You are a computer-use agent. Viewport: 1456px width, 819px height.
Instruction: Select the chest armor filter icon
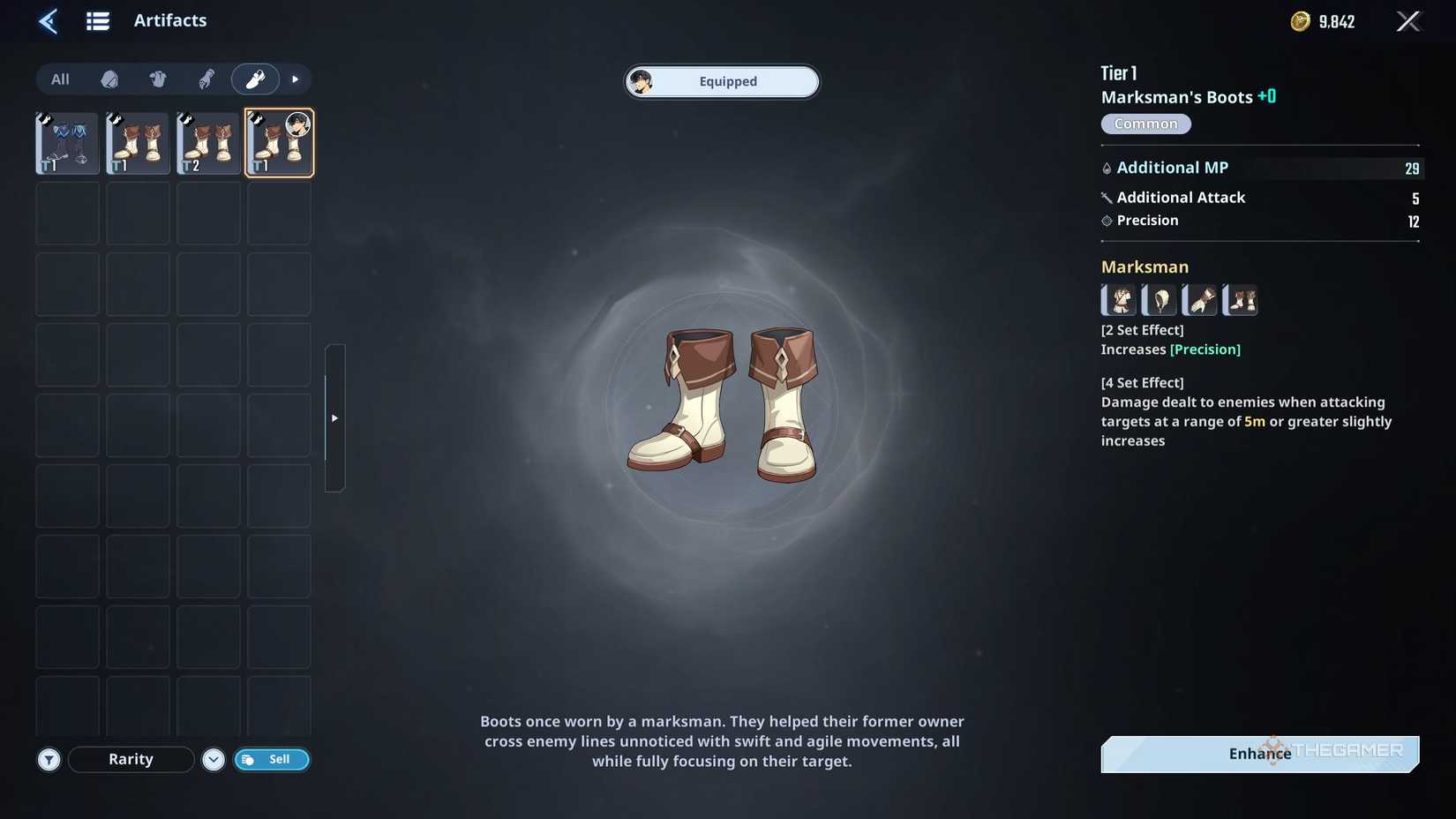158,79
